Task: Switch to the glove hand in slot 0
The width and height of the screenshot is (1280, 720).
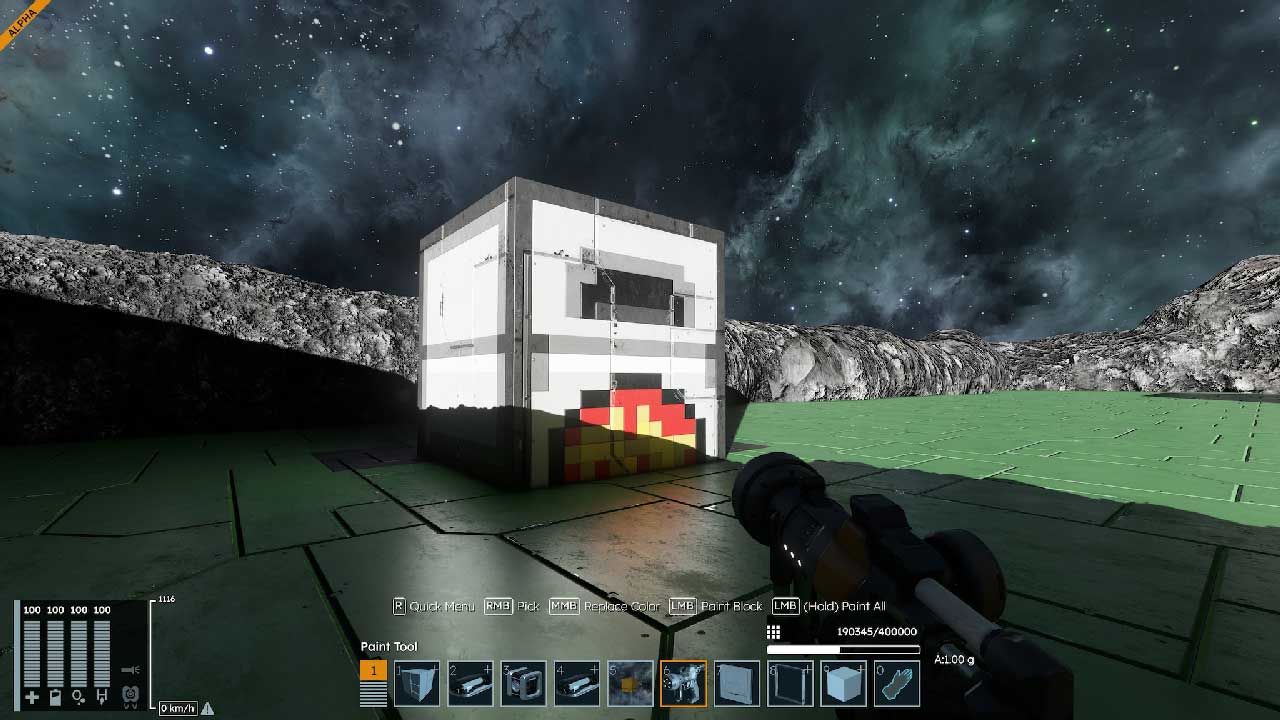Action: click(897, 684)
